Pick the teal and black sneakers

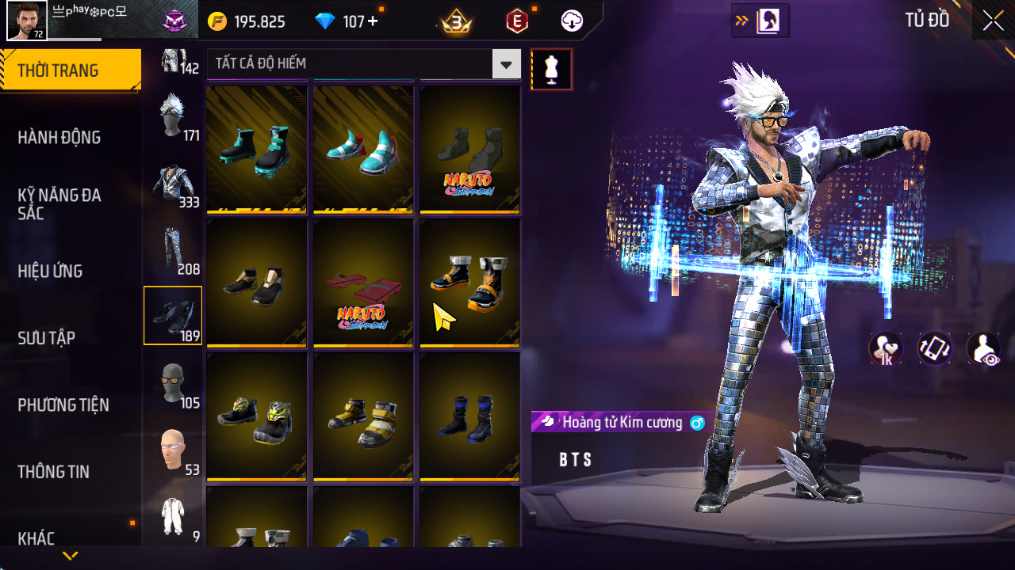tap(257, 148)
